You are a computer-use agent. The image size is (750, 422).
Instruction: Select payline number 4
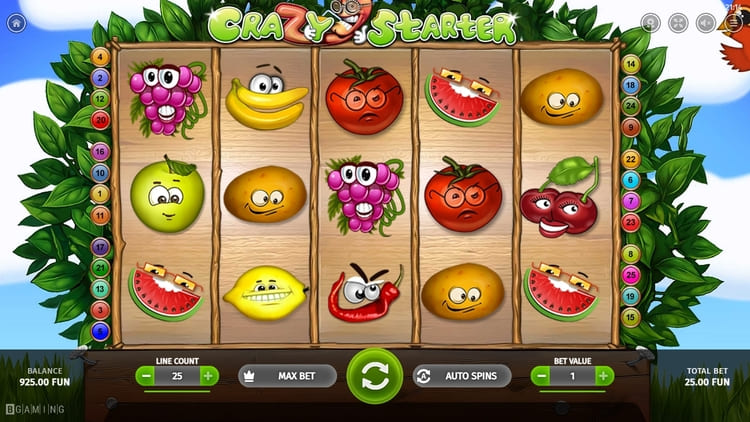(100, 58)
